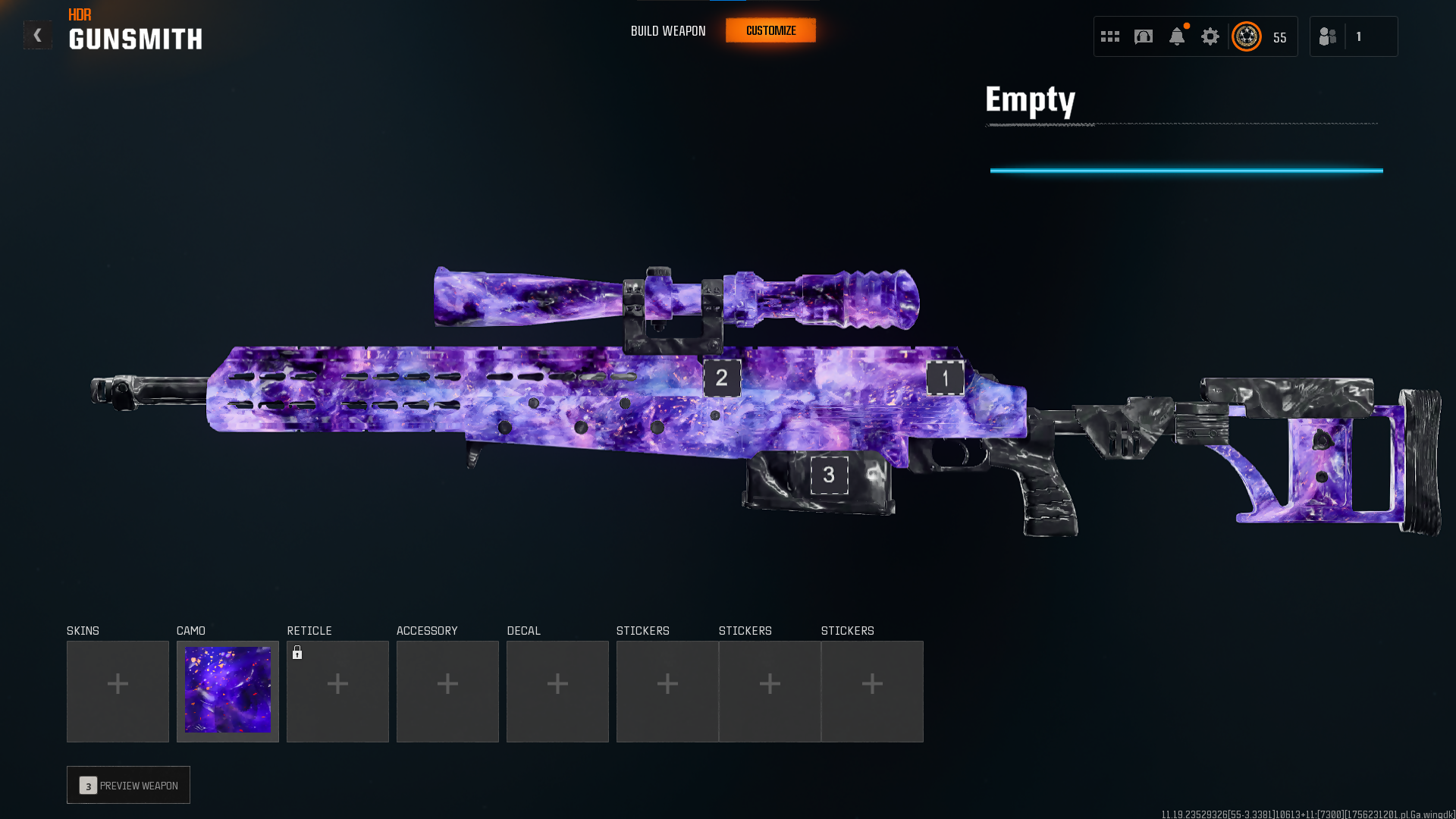1456x819 pixels.
Task: Open the map icon in top bar
Action: pos(1144,36)
